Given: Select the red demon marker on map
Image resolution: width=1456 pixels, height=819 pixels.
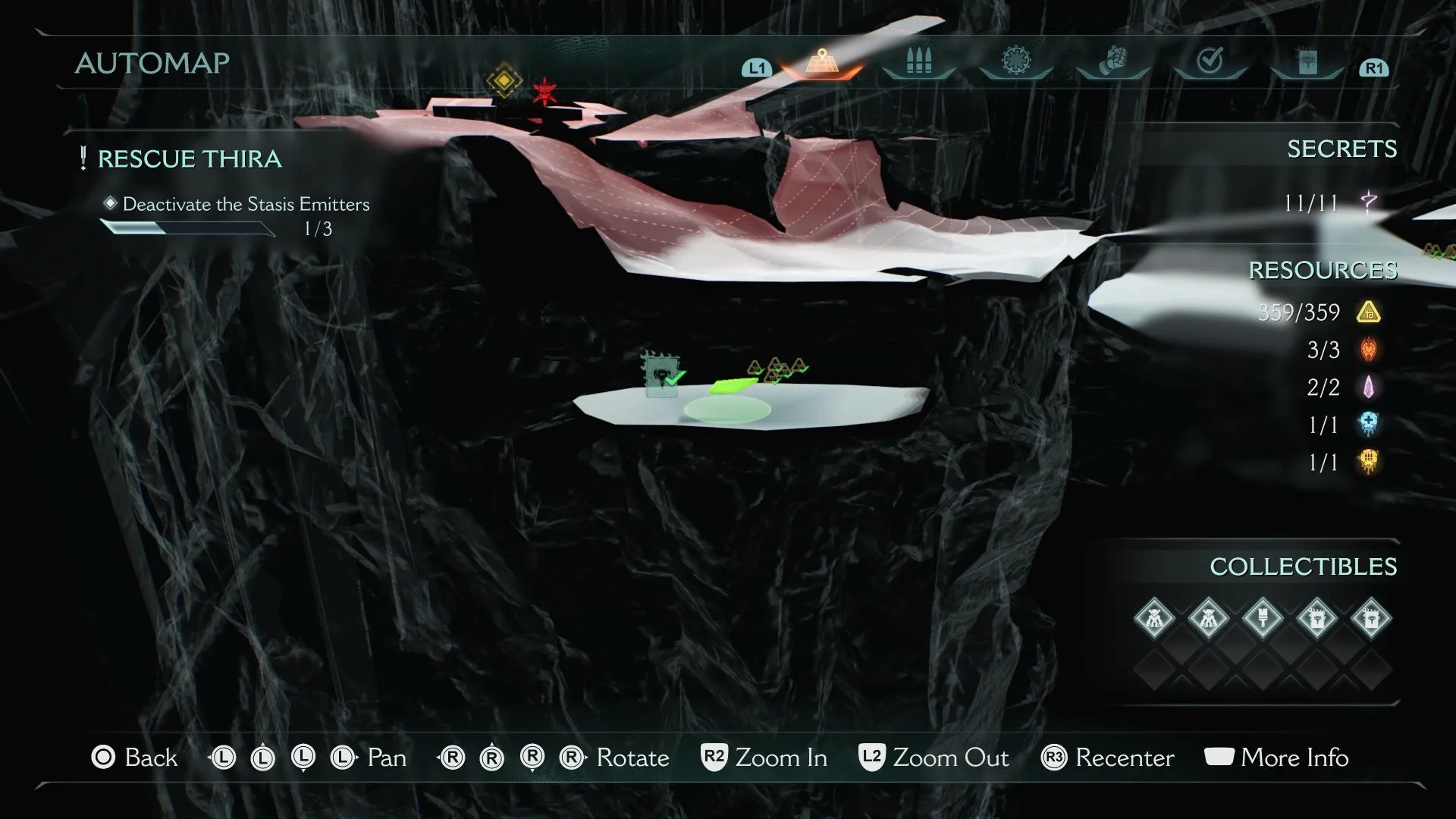Looking at the screenshot, I should [544, 91].
